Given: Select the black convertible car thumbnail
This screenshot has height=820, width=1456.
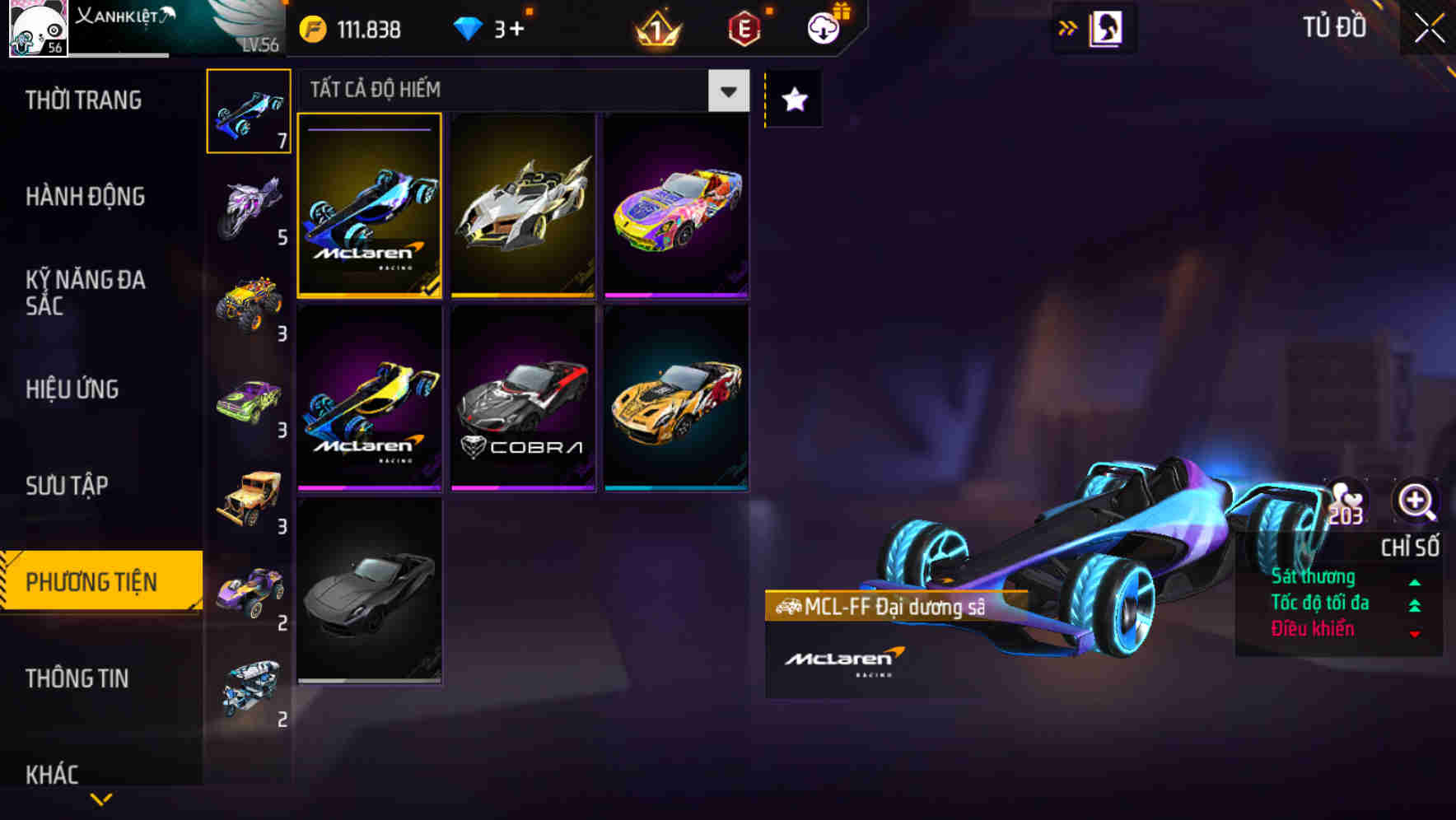Looking at the screenshot, I should [x=370, y=597].
